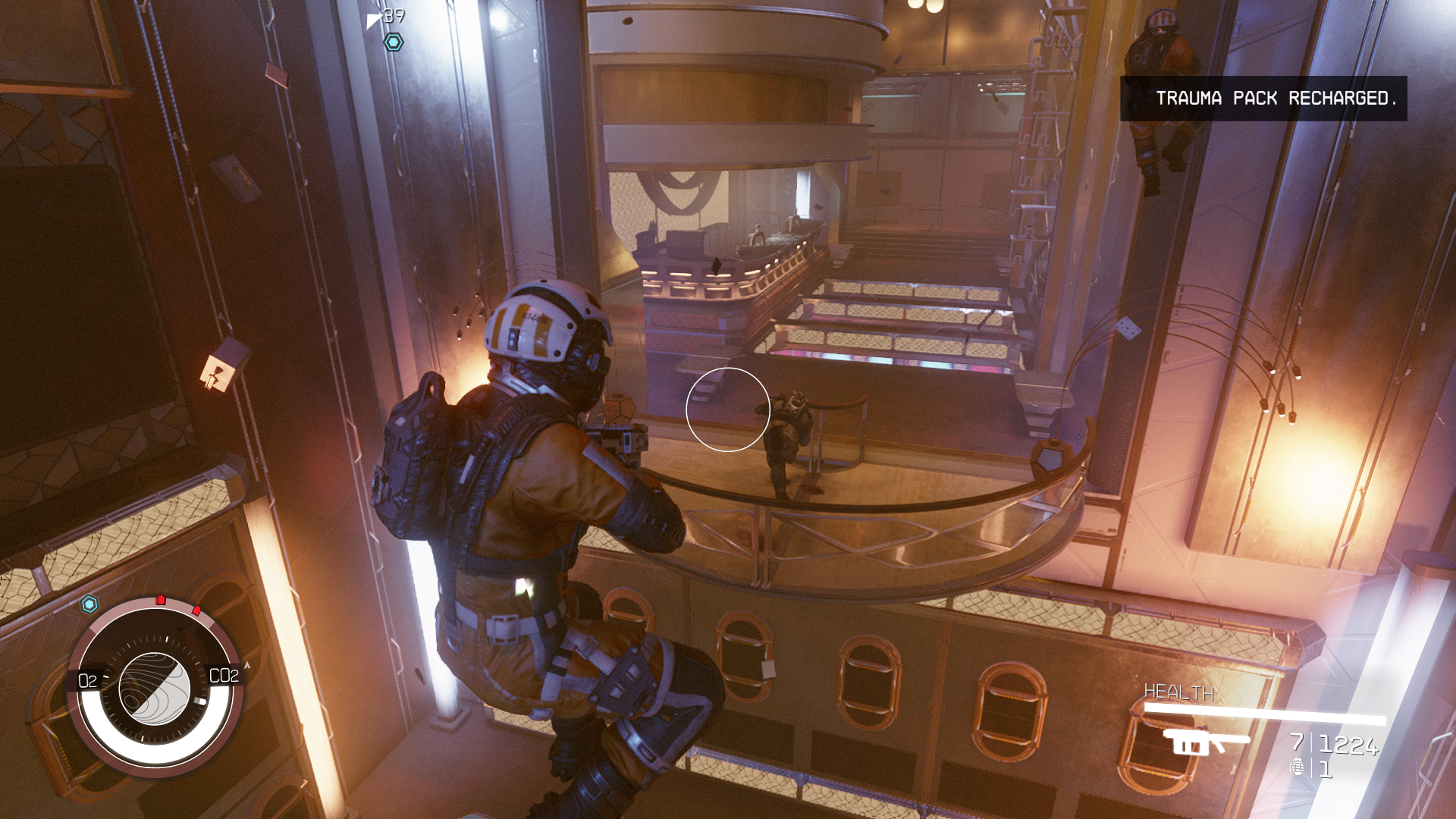Click the circular aiming reticle at screen center
Screen dimensions: 1456x819
click(x=729, y=409)
